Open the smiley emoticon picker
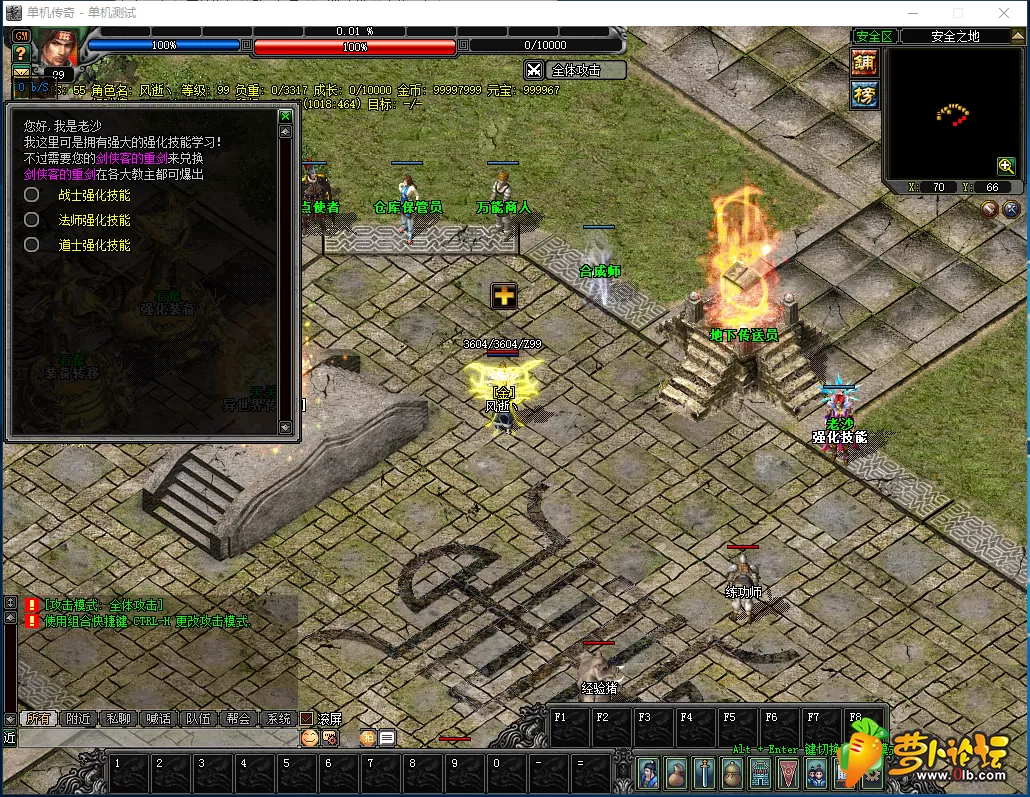This screenshot has height=797, width=1030. coord(310,738)
